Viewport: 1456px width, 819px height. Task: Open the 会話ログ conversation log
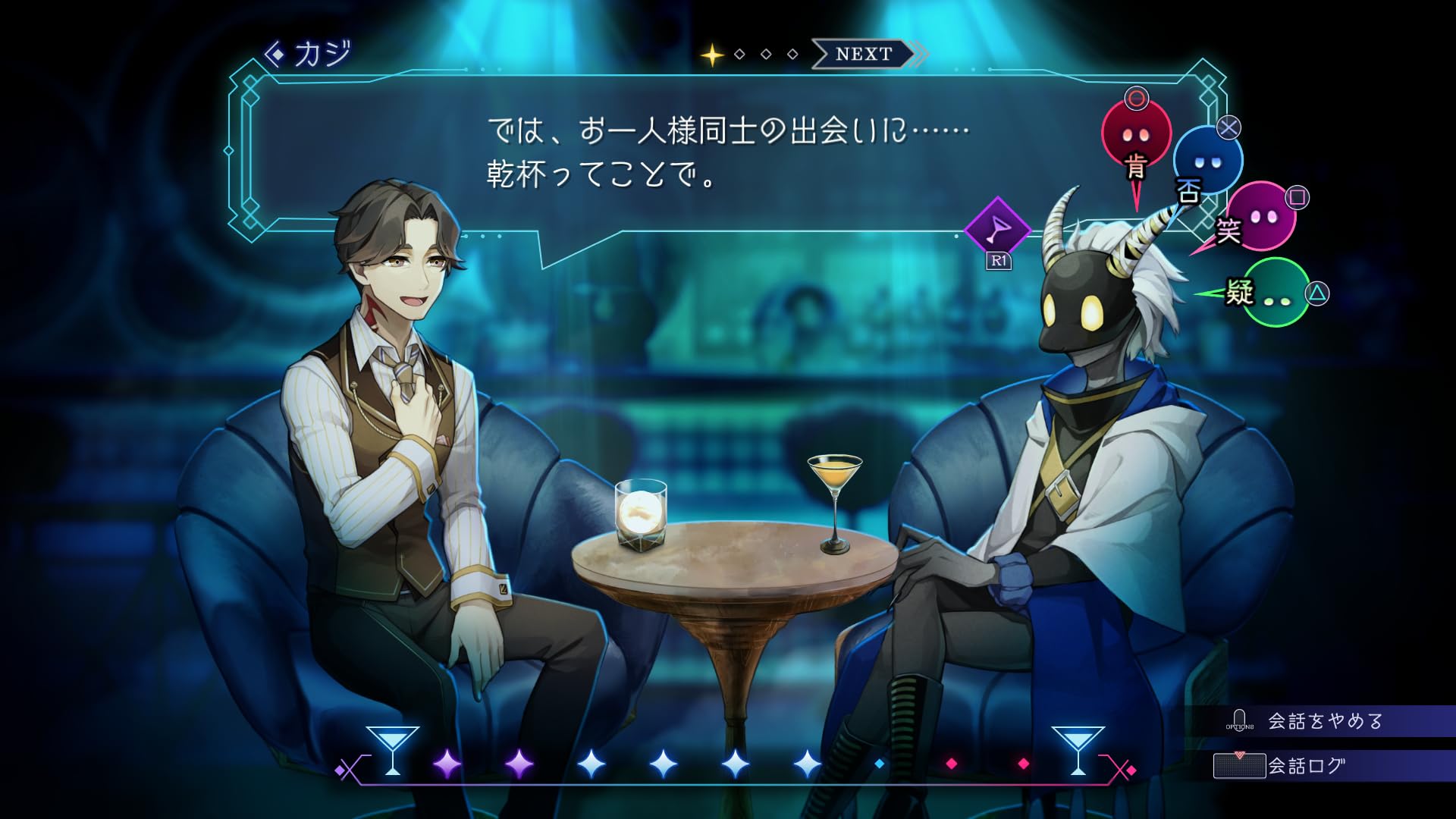pyautogui.click(x=1306, y=766)
